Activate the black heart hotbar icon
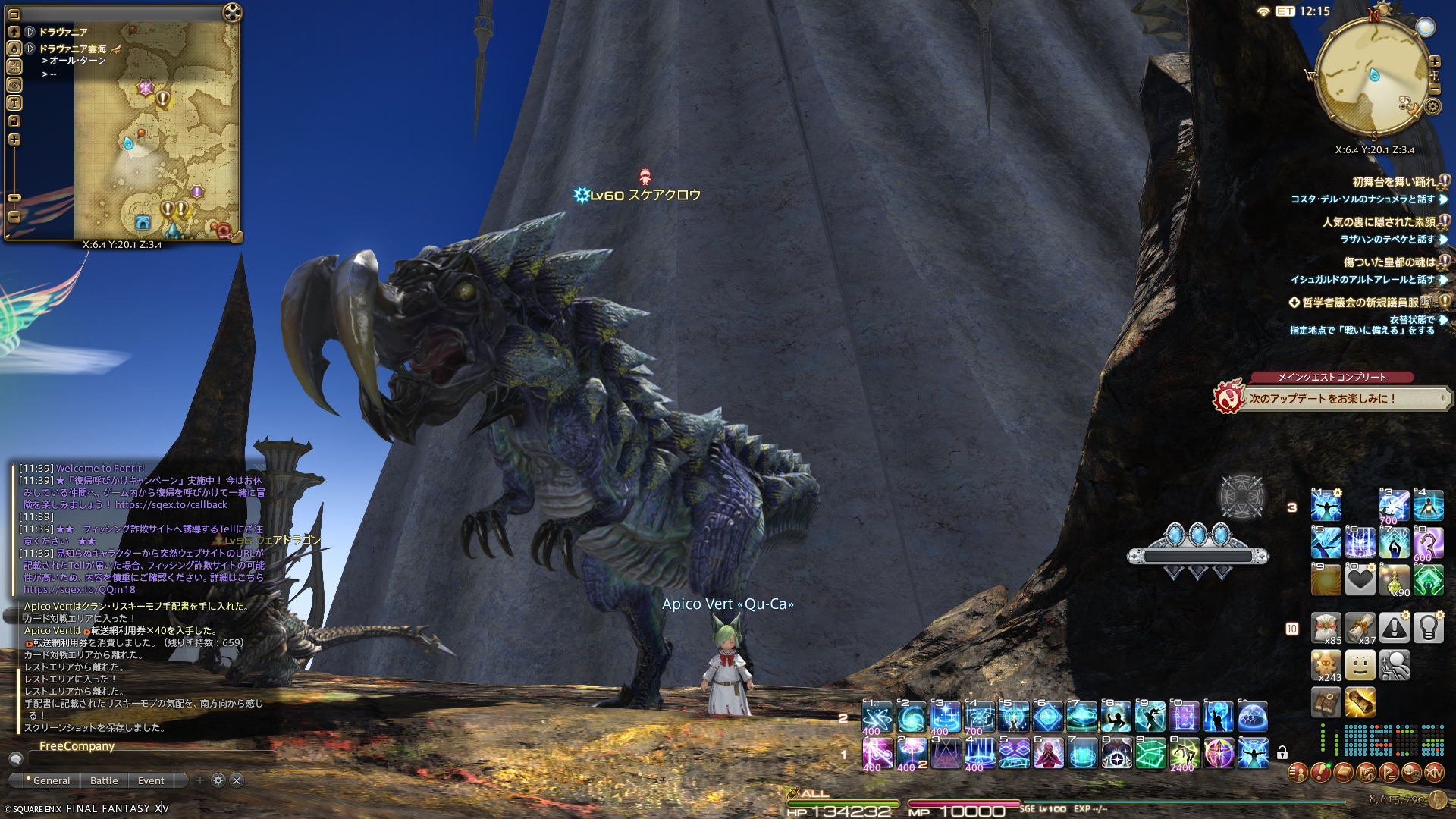 click(x=1360, y=580)
